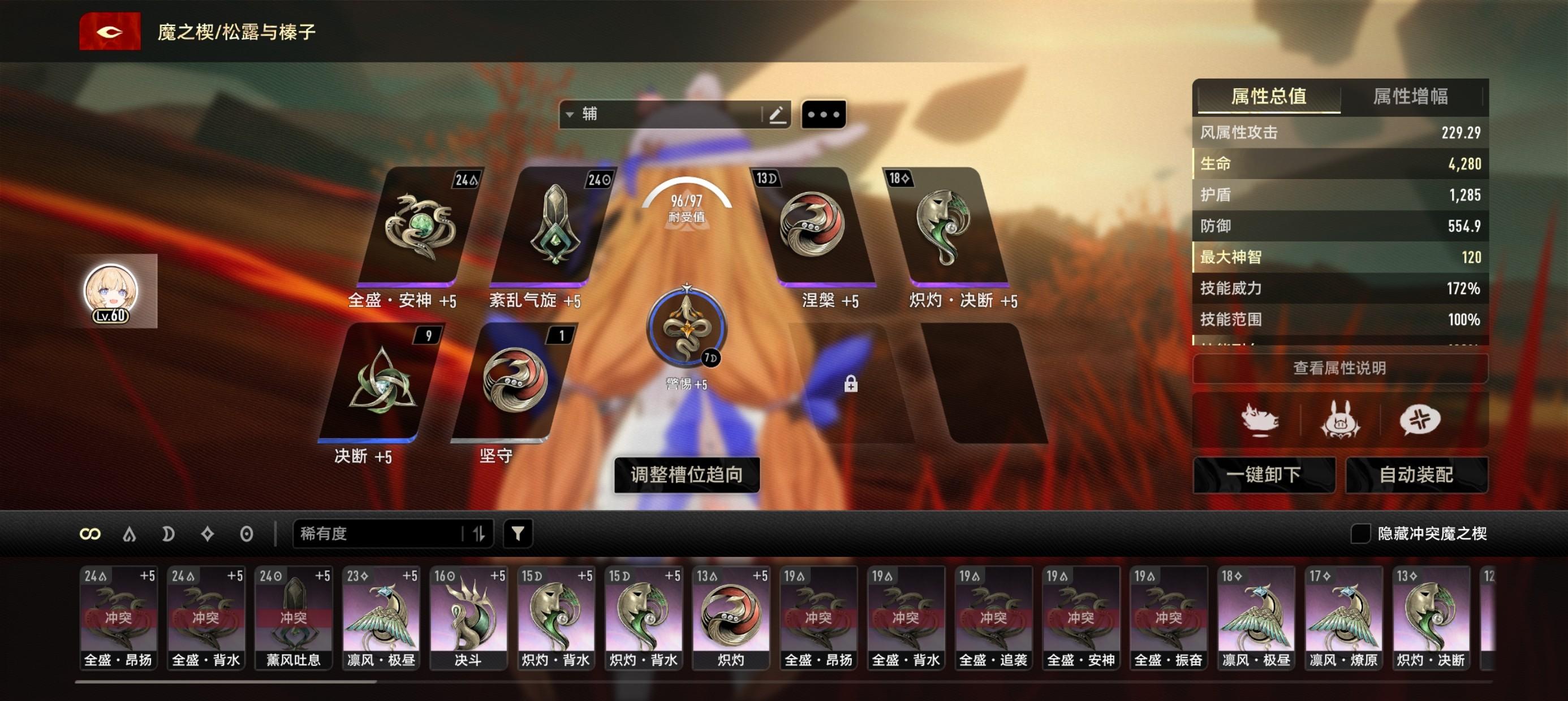This screenshot has width=1568, height=701.
Task: Open 调整槽位趋向 slot adjustment
Action: click(x=686, y=475)
